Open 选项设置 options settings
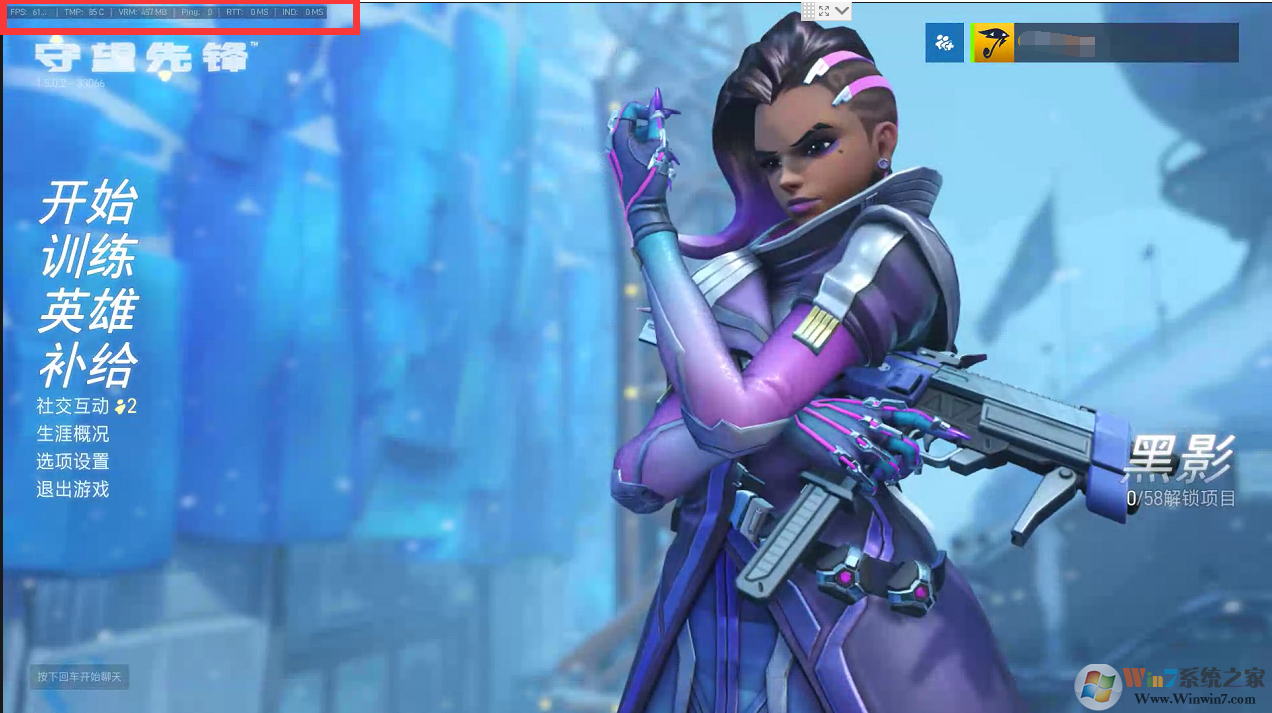The image size is (1272, 713). [73, 462]
